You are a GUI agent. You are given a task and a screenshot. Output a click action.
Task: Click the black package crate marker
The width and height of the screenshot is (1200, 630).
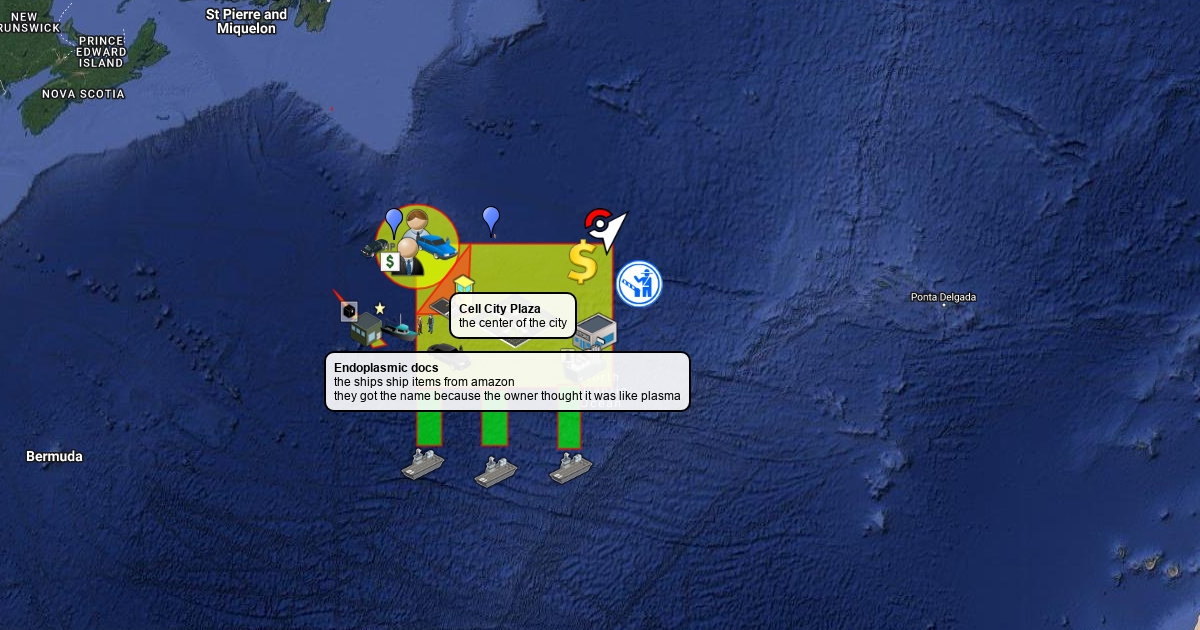pos(349,312)
